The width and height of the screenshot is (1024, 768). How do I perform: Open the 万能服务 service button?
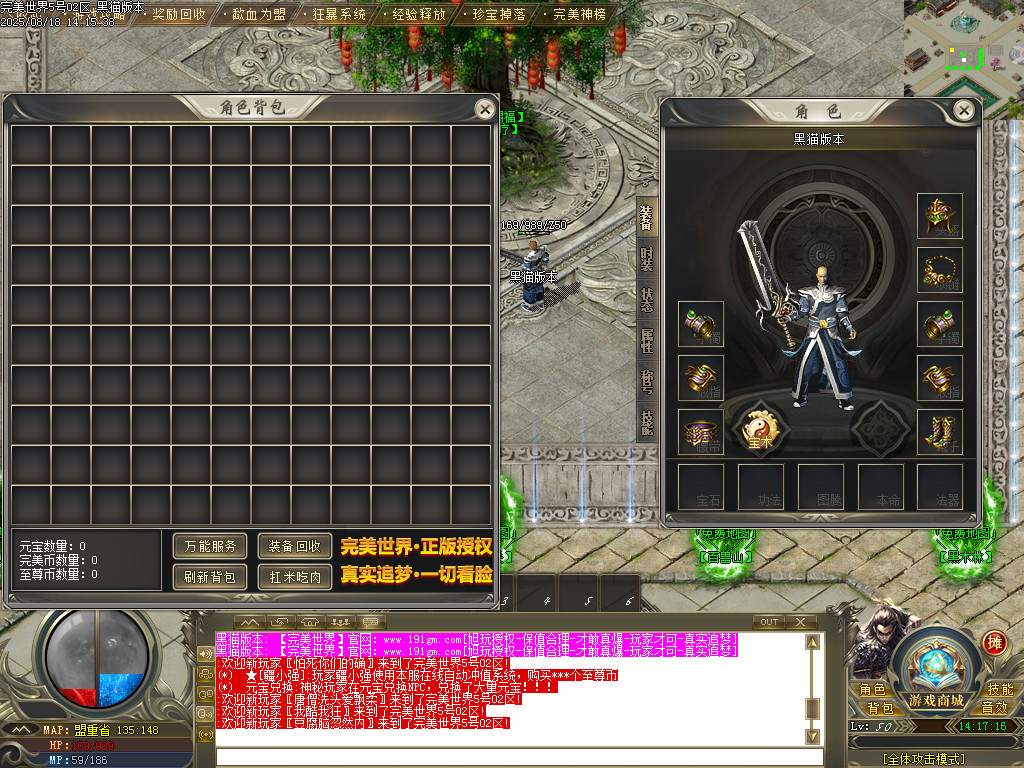[x=210, y=546]
